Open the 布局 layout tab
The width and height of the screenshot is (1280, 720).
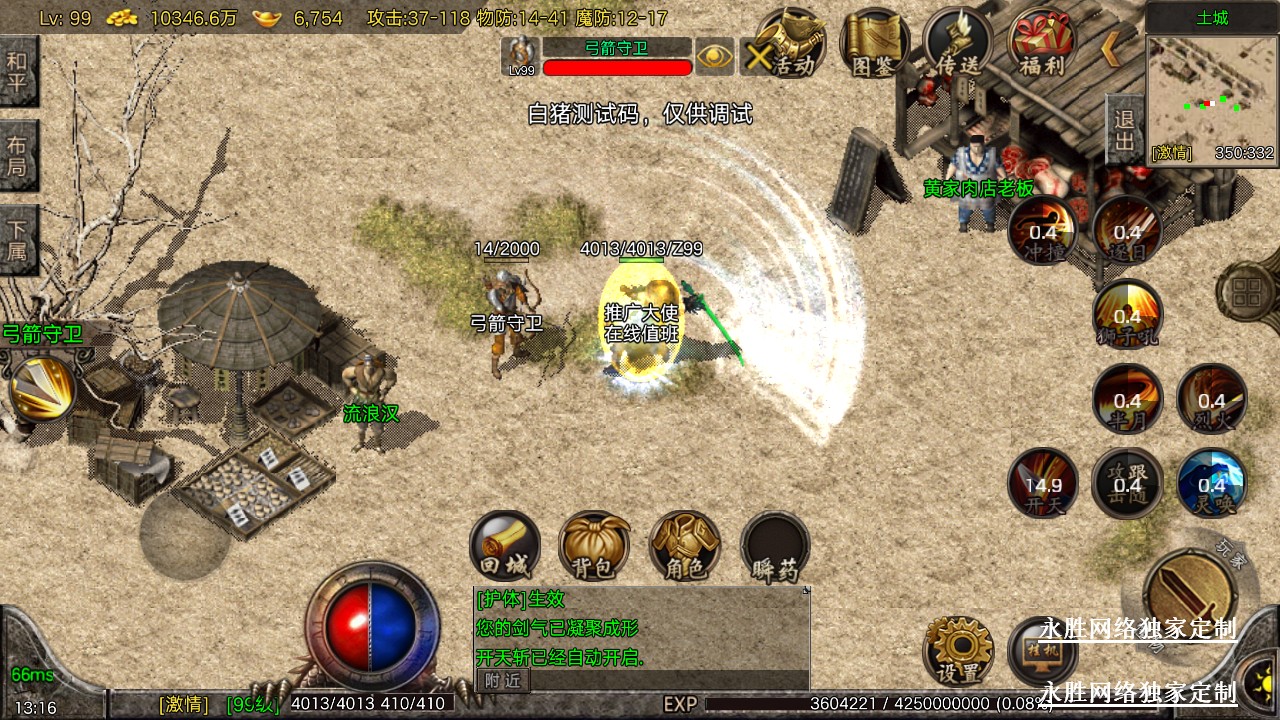click(18, 155)
